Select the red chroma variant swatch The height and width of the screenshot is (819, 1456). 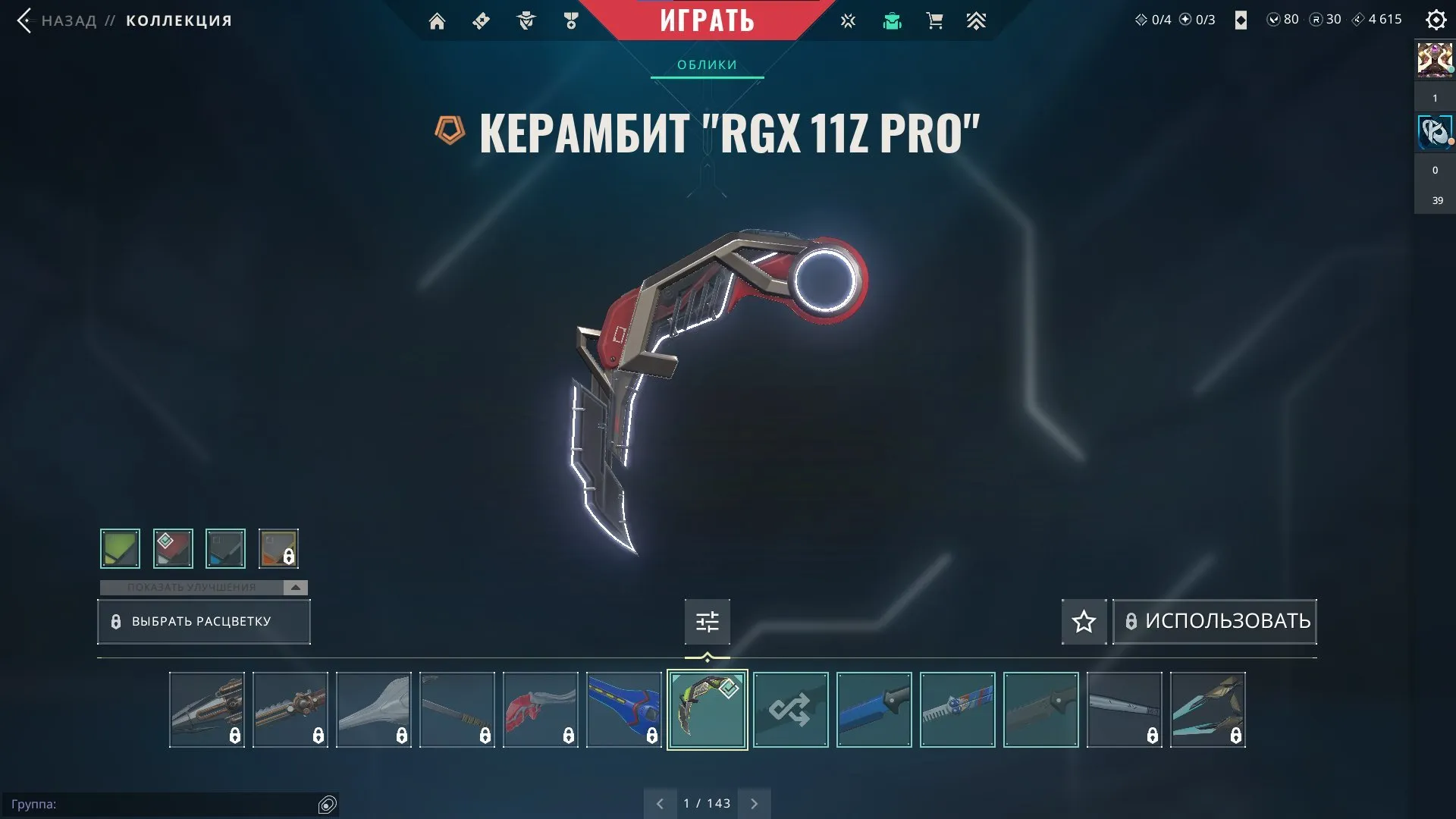(x=173, y=548)
